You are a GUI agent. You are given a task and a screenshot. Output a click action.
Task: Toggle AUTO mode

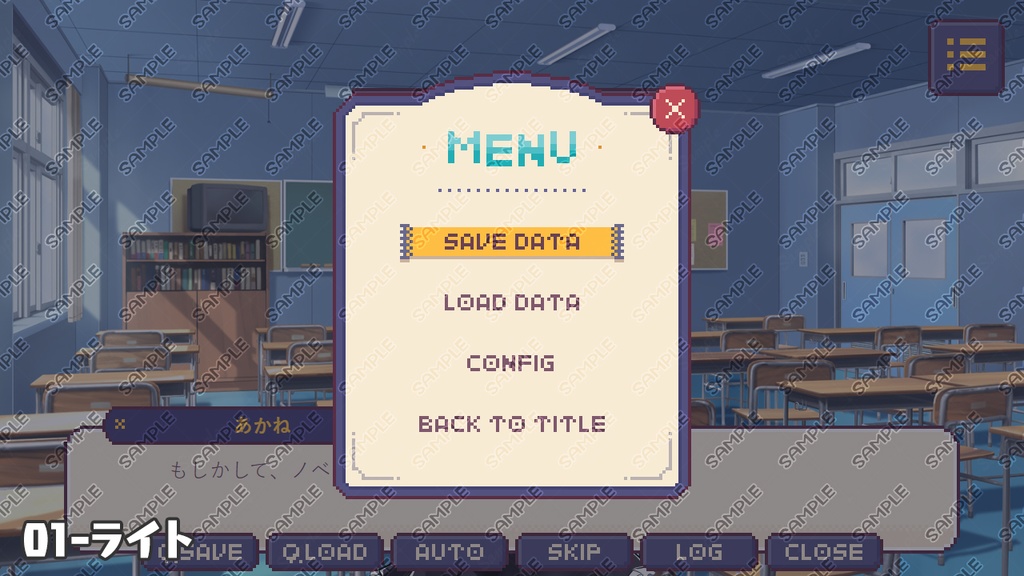[x=449, y=552]
